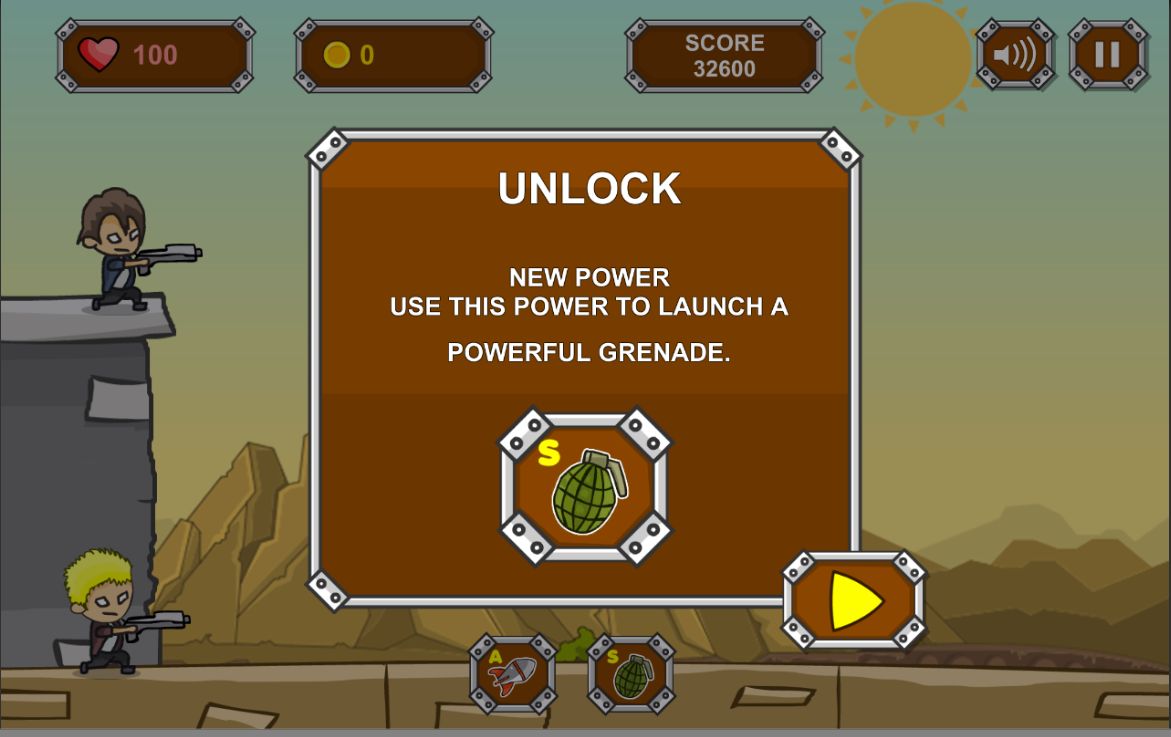Image resolution: width=1171 pixels, height=737 pixels.
Task: Toggle the sound speaker button
Action: (x=1015, y=54)
